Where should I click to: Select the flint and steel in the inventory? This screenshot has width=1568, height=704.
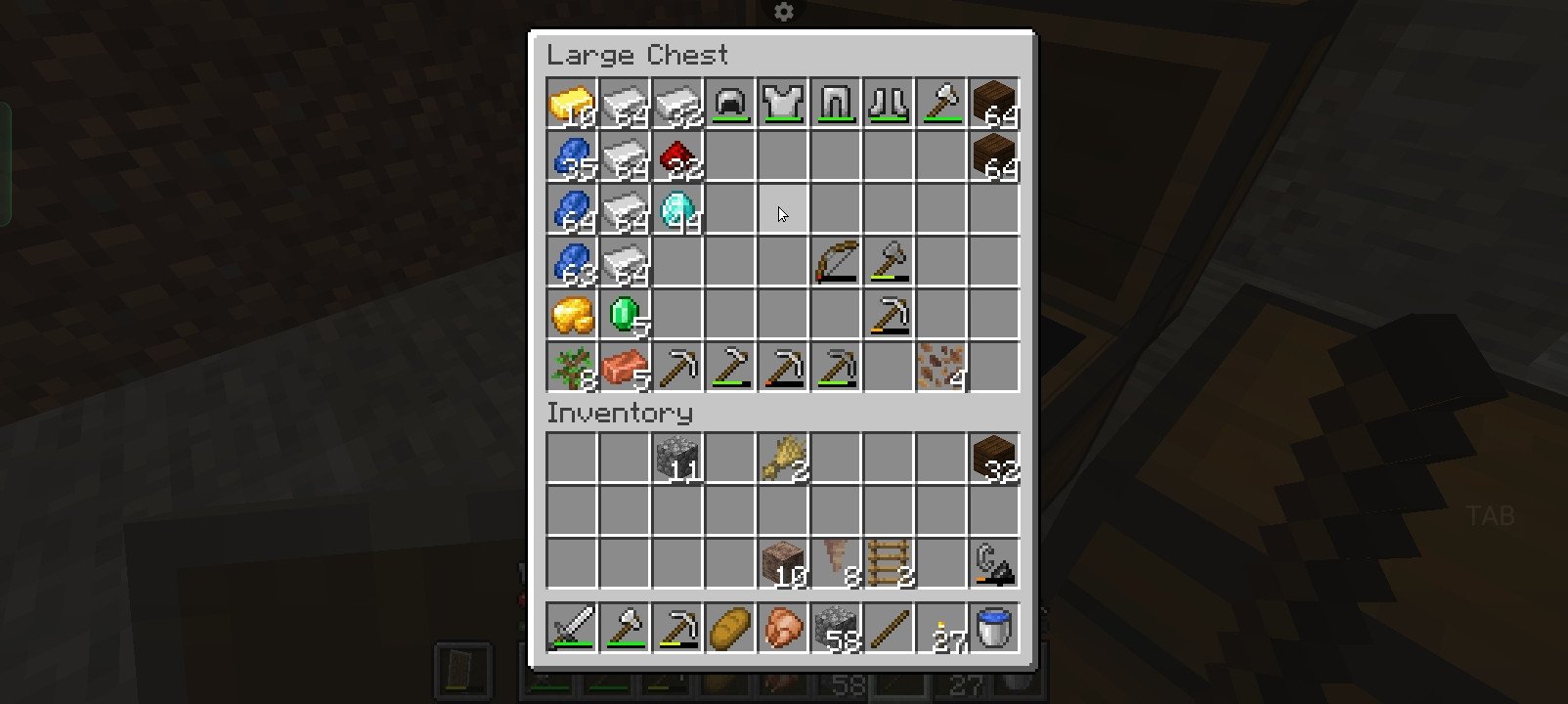994,564
